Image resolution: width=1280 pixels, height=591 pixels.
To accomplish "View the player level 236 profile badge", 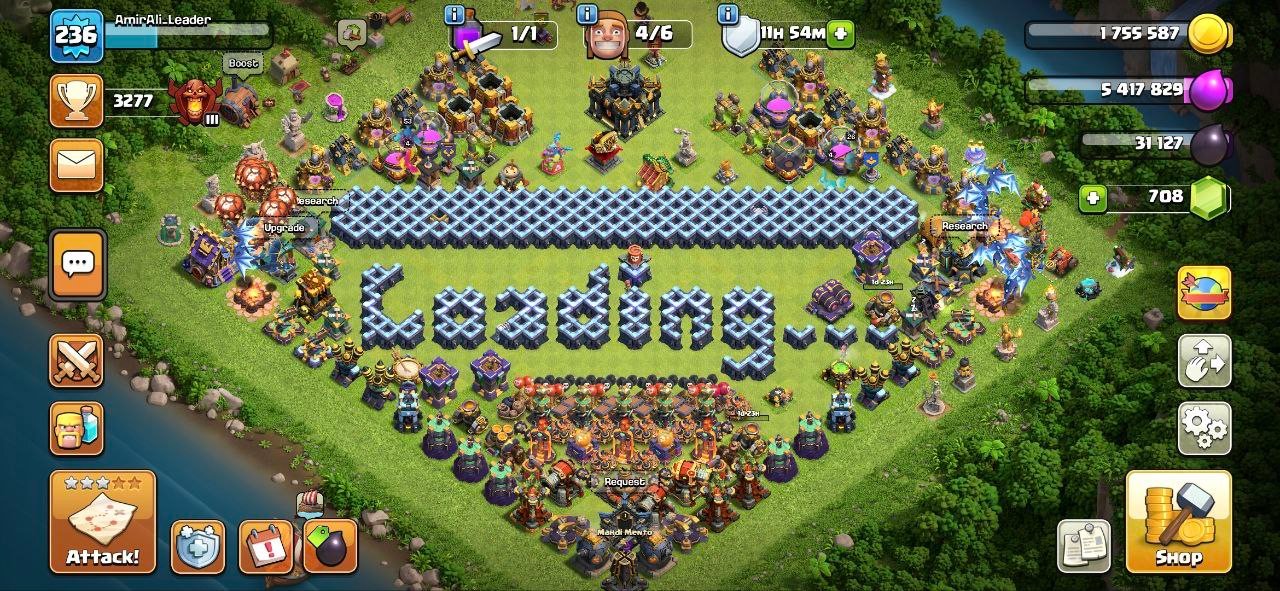I will [x=76, y=36].
